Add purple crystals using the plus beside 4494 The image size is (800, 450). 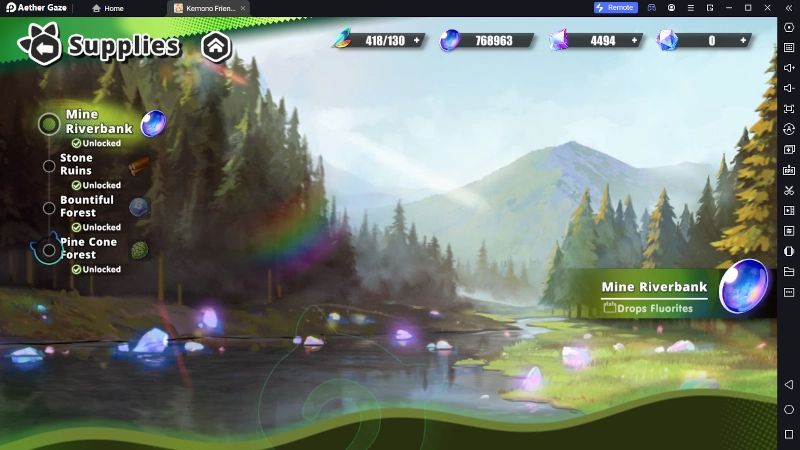click(x=635, y=41)
